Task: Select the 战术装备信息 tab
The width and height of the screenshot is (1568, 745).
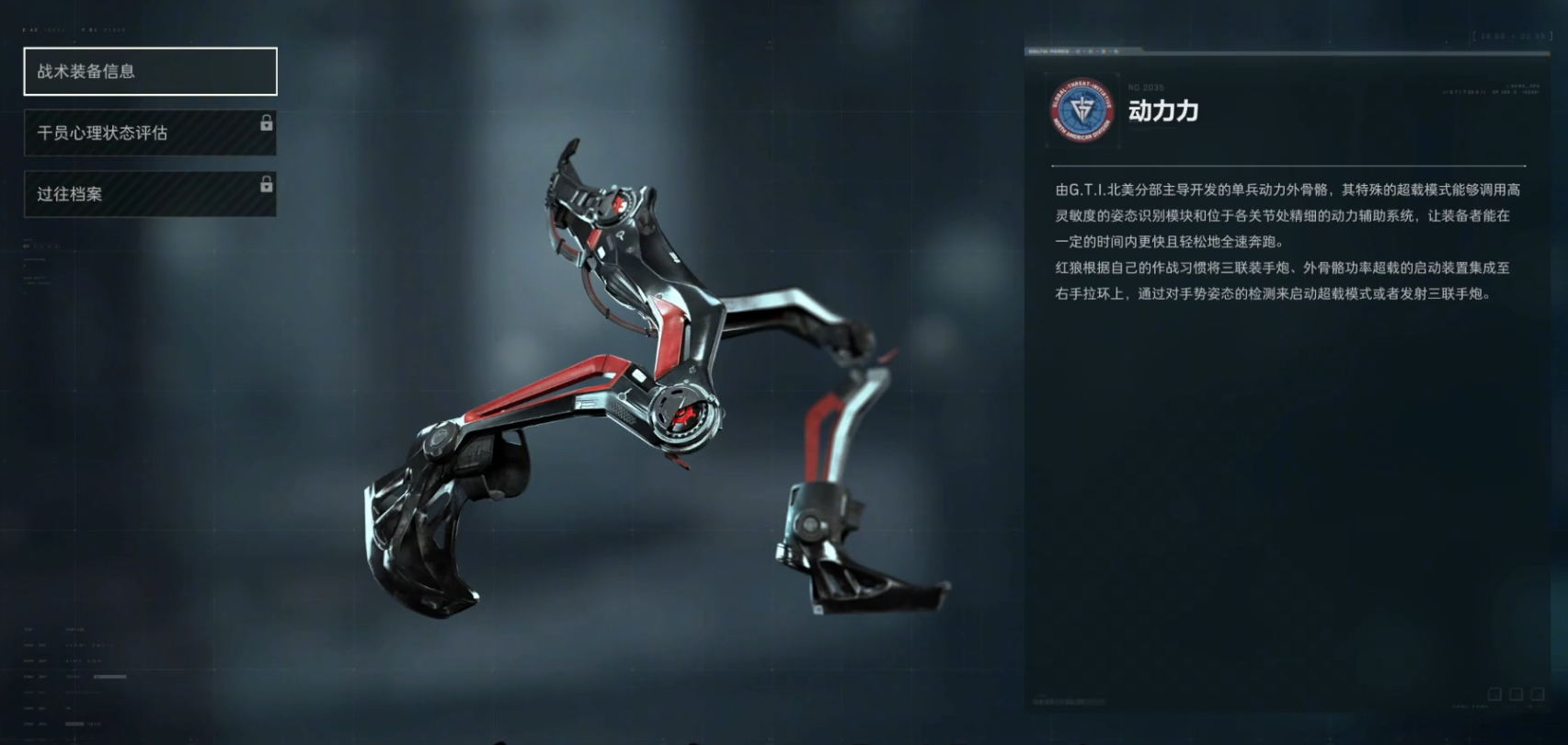Action: (x=150, y=72)
